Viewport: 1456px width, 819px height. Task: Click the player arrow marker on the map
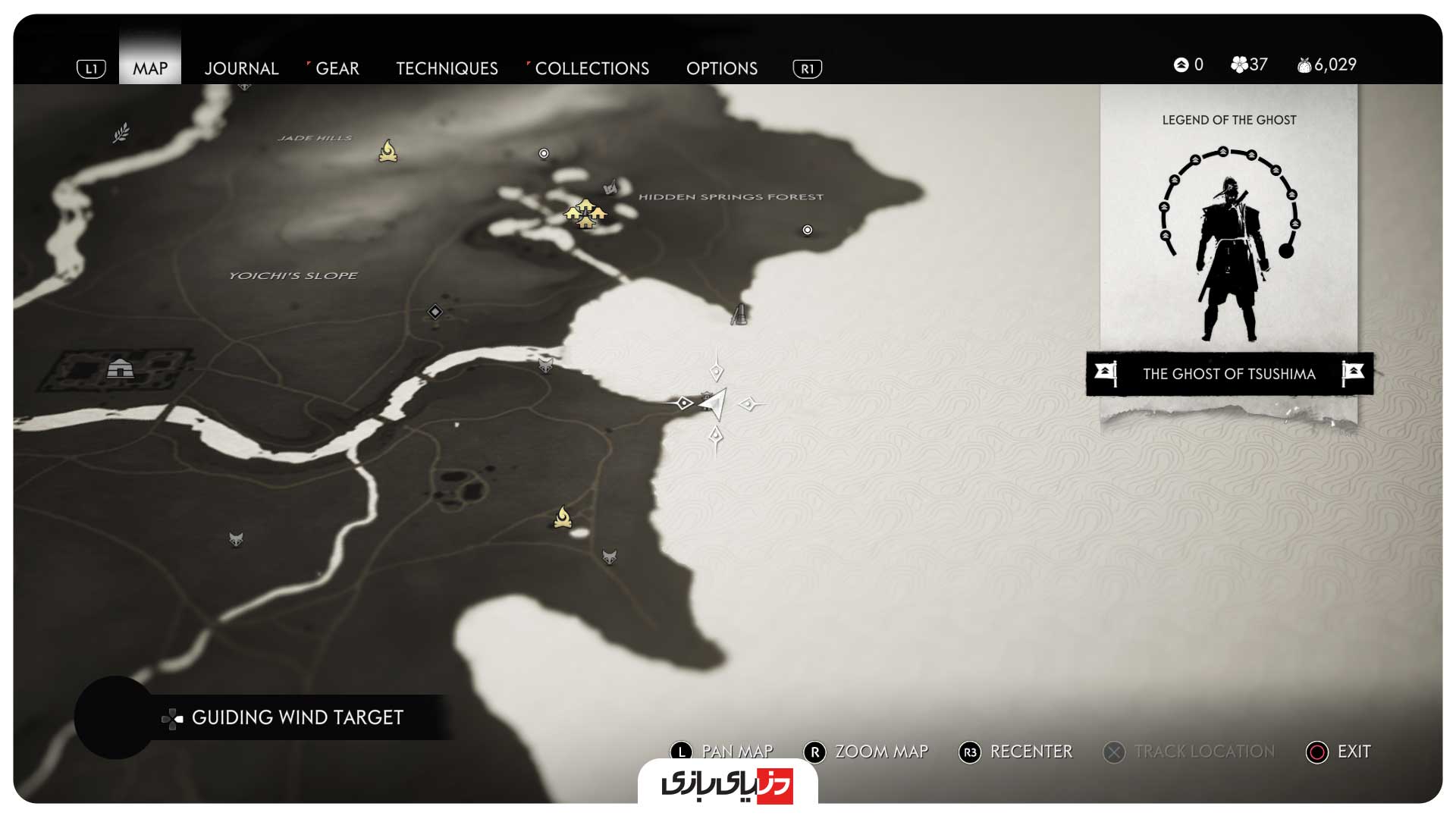[x=714, y=403]
